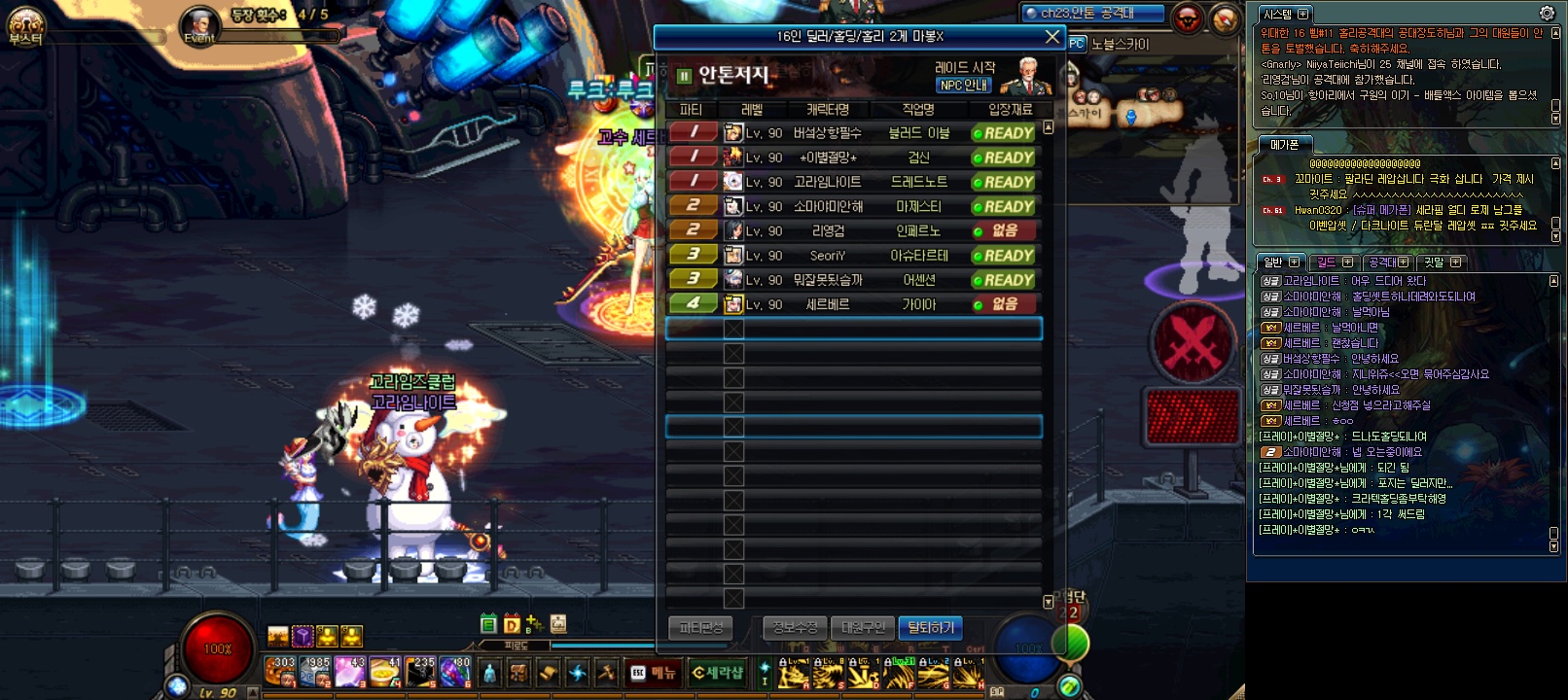Leave the raid with 탈퇴하기

tap(931, 628)
